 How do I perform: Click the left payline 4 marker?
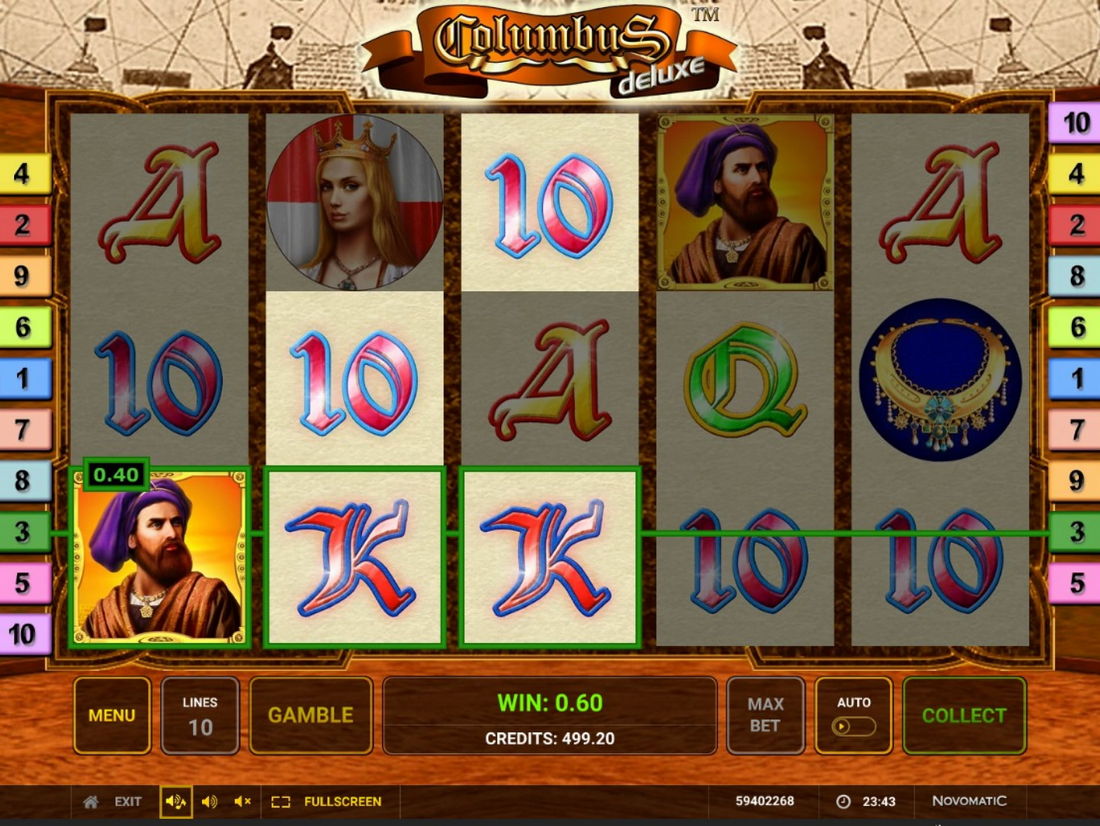tap(22, 174)
